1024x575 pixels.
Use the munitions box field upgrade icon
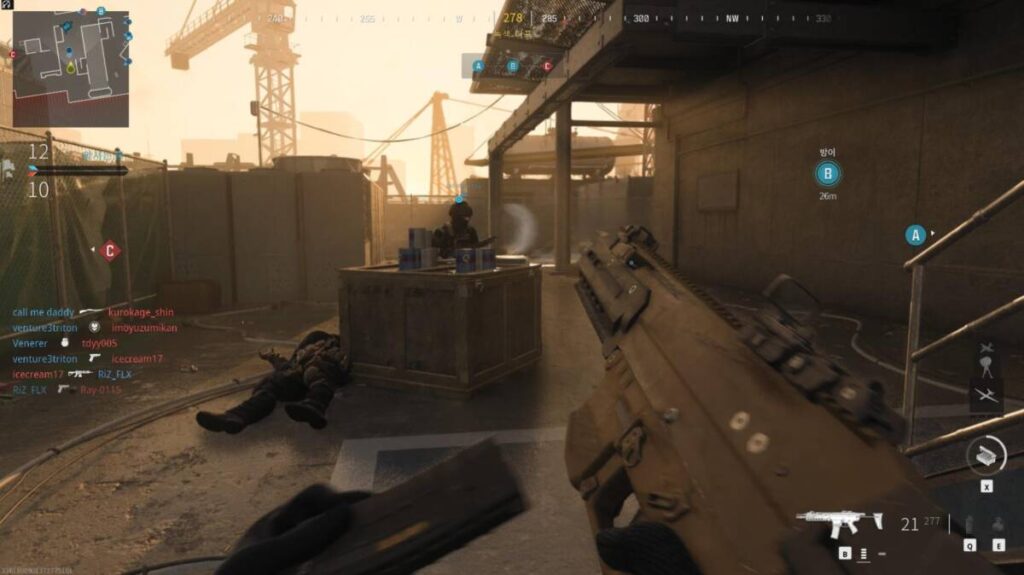coord(986,456)
